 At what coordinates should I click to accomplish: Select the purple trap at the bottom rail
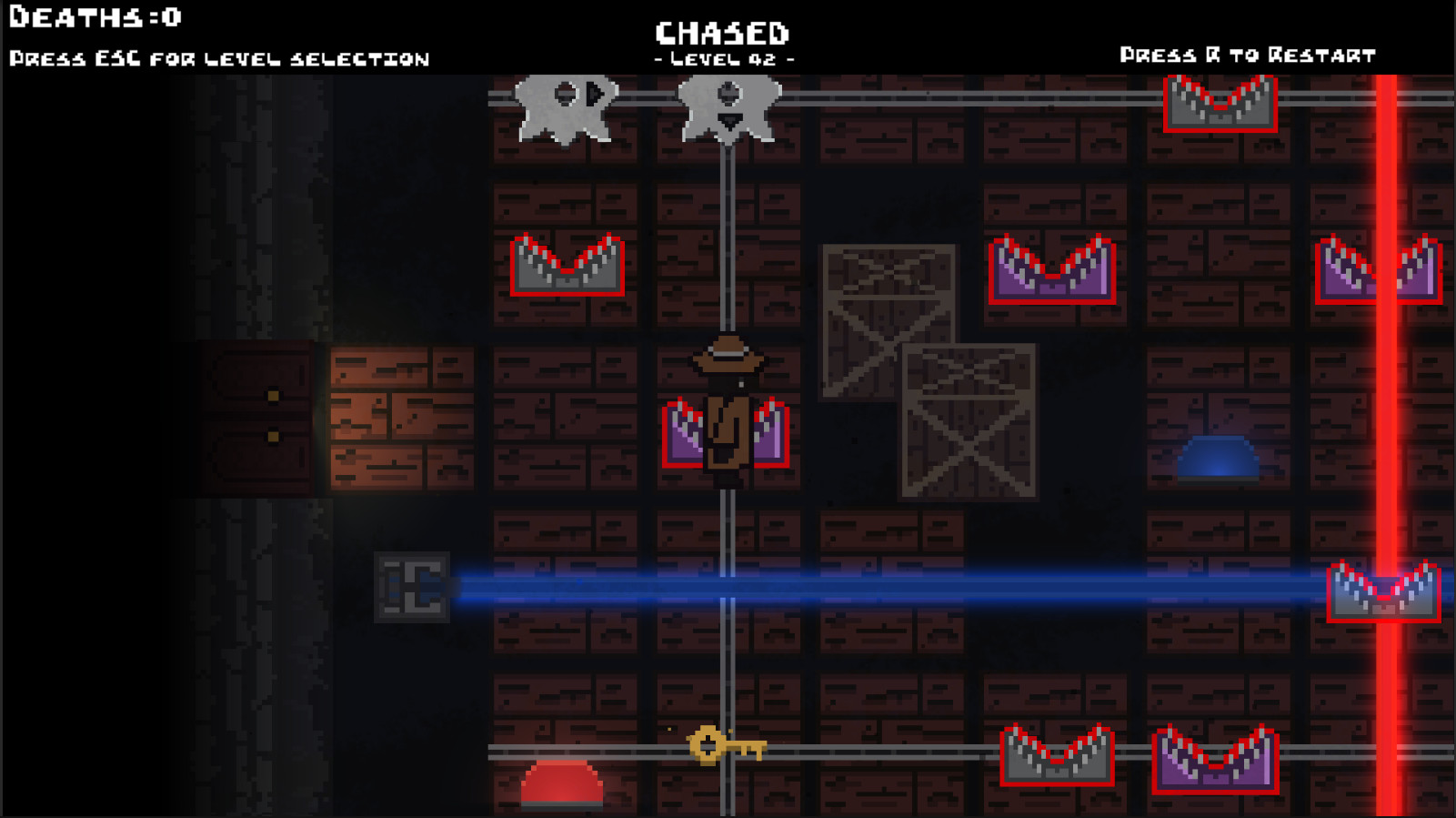(x=1214, y=760)
